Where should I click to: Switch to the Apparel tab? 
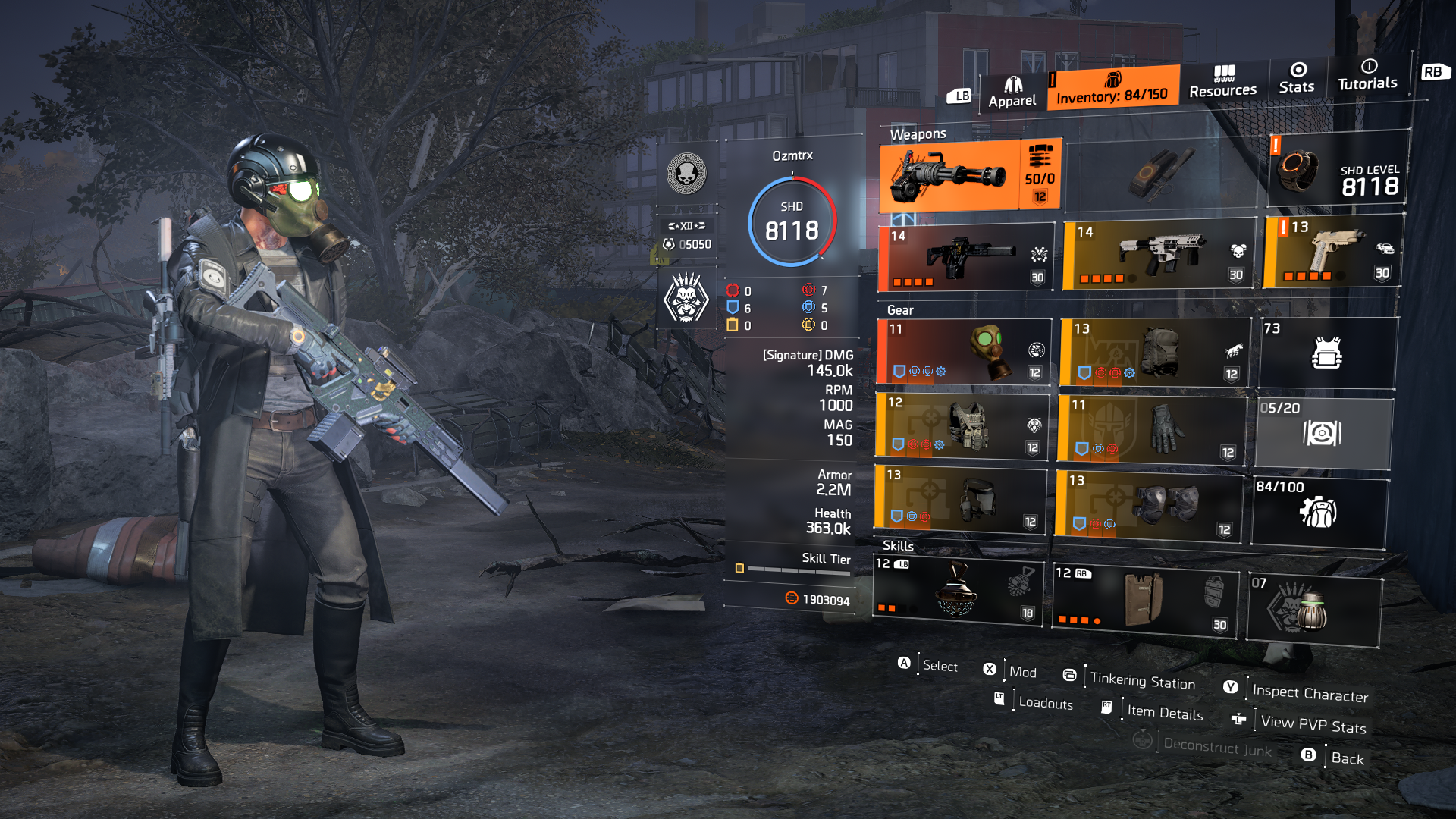1012,89
